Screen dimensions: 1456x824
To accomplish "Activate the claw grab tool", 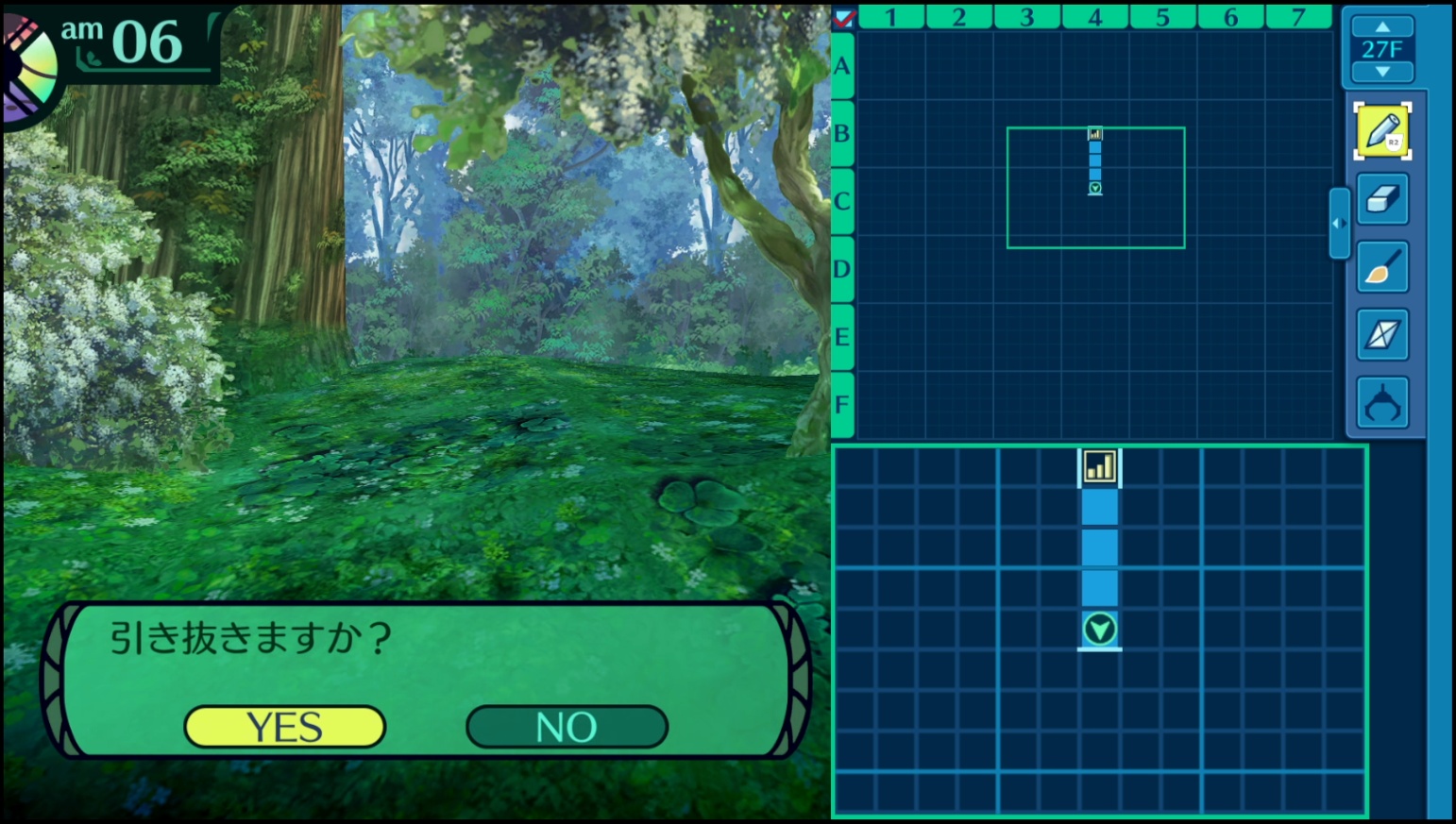I will [1382, 403].
